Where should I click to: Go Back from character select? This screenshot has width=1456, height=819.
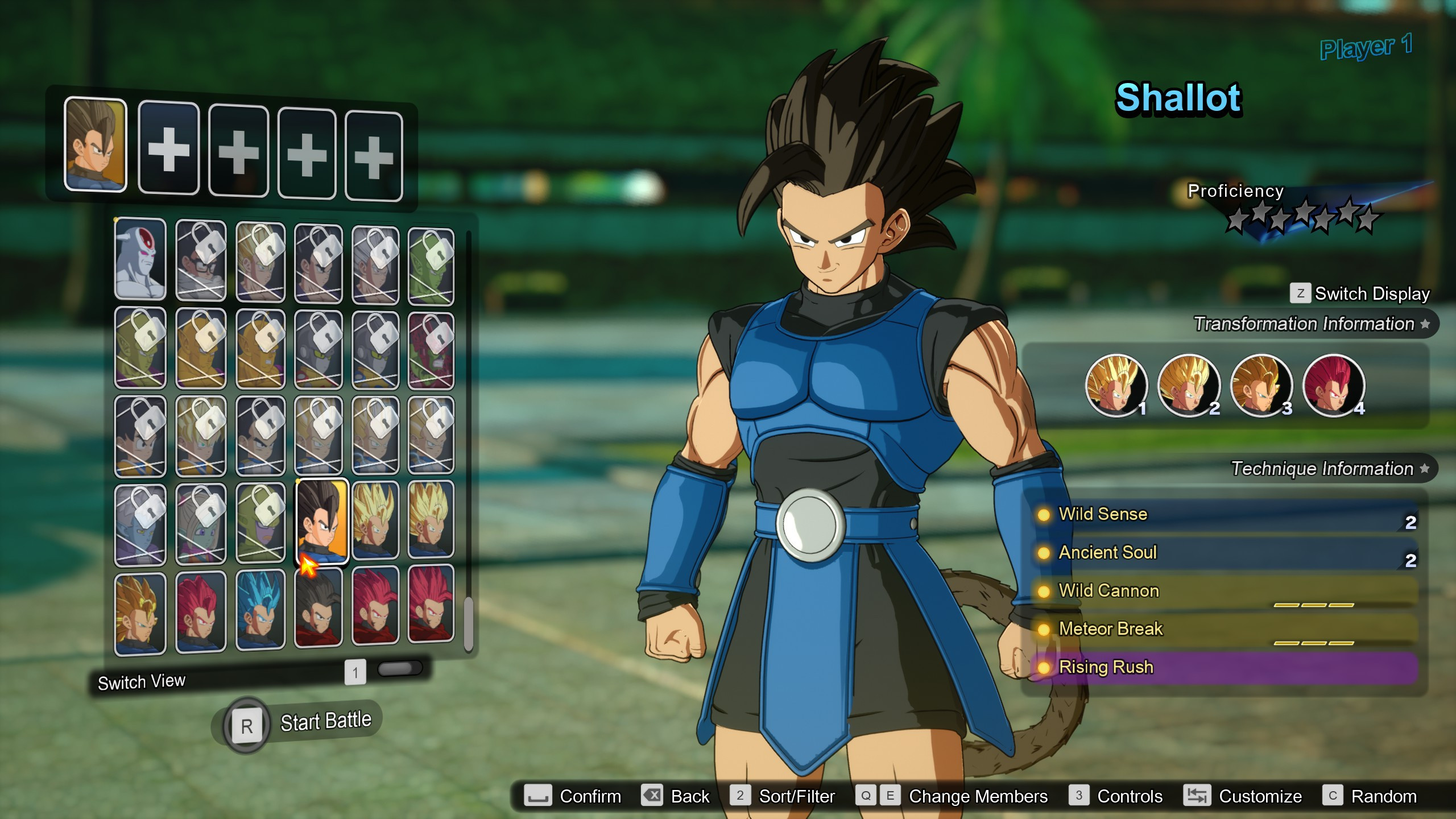pos(676,796)
